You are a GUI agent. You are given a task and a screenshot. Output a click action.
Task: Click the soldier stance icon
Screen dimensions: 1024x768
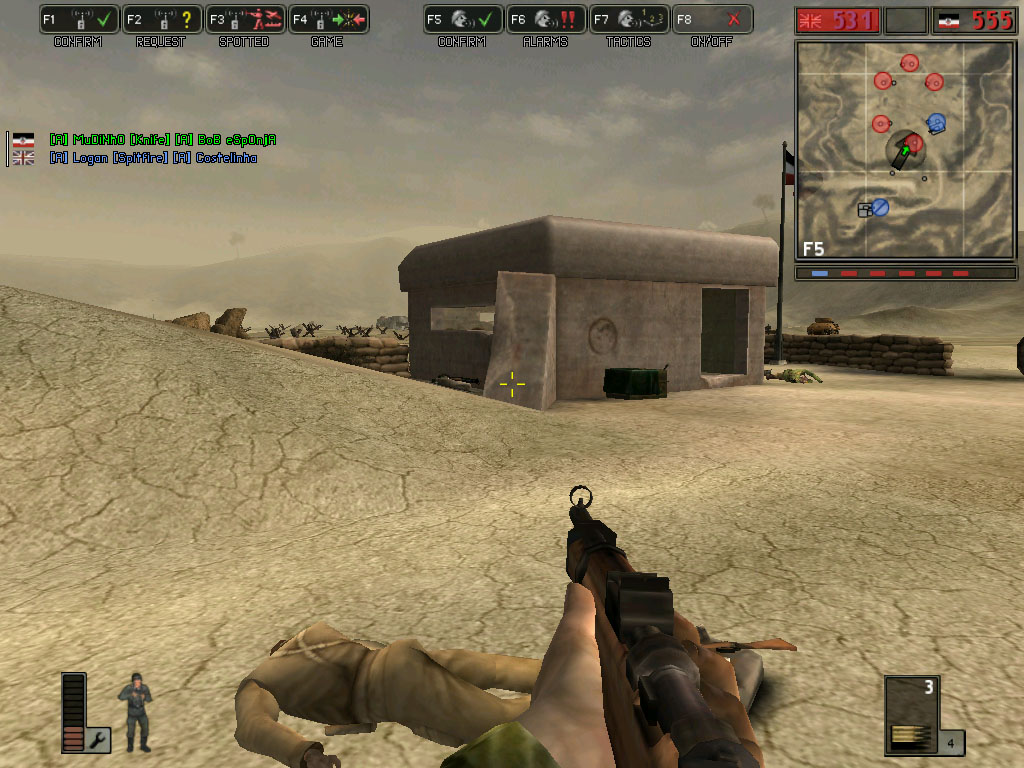(136, 712)
